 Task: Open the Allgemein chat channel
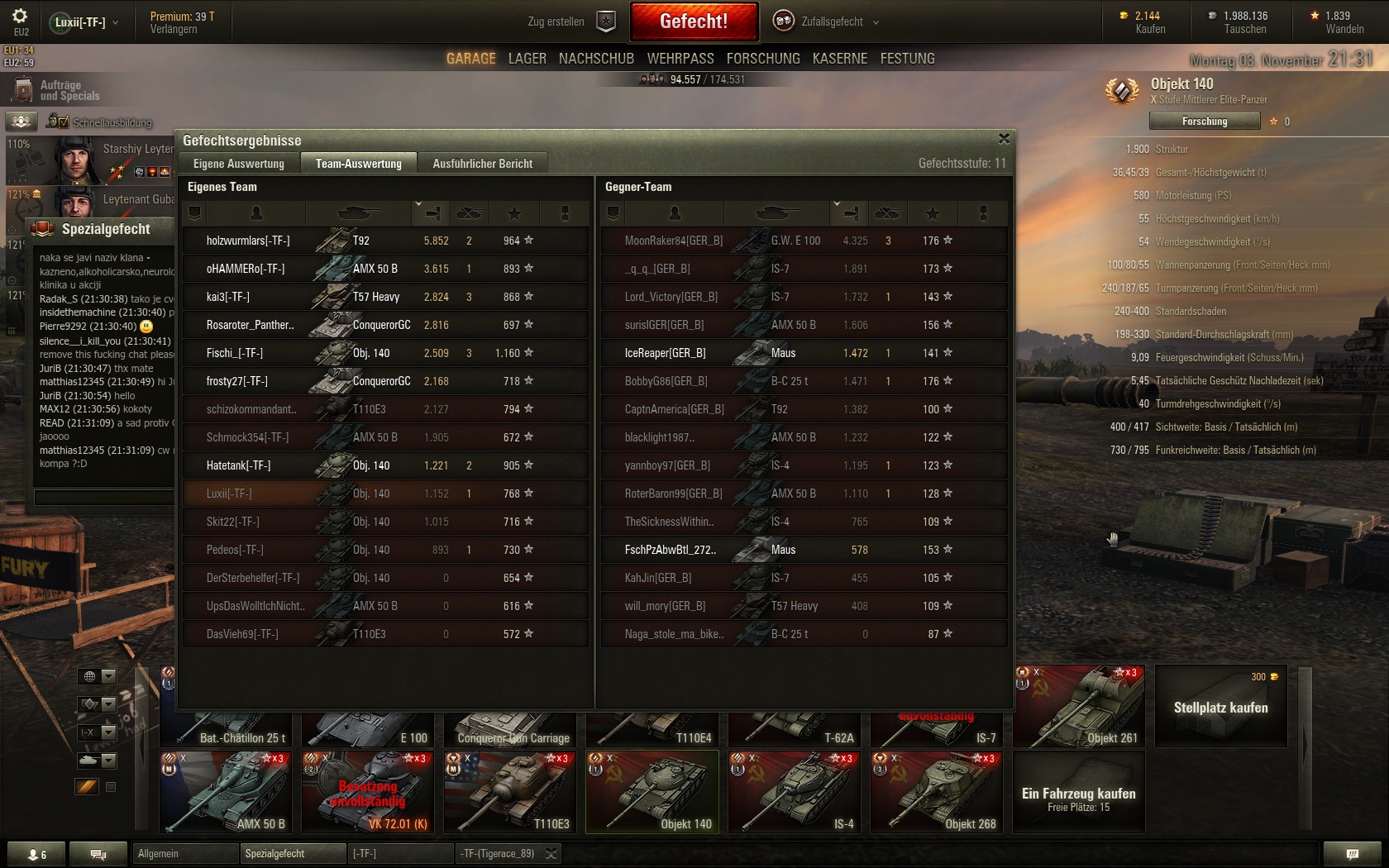185,854
